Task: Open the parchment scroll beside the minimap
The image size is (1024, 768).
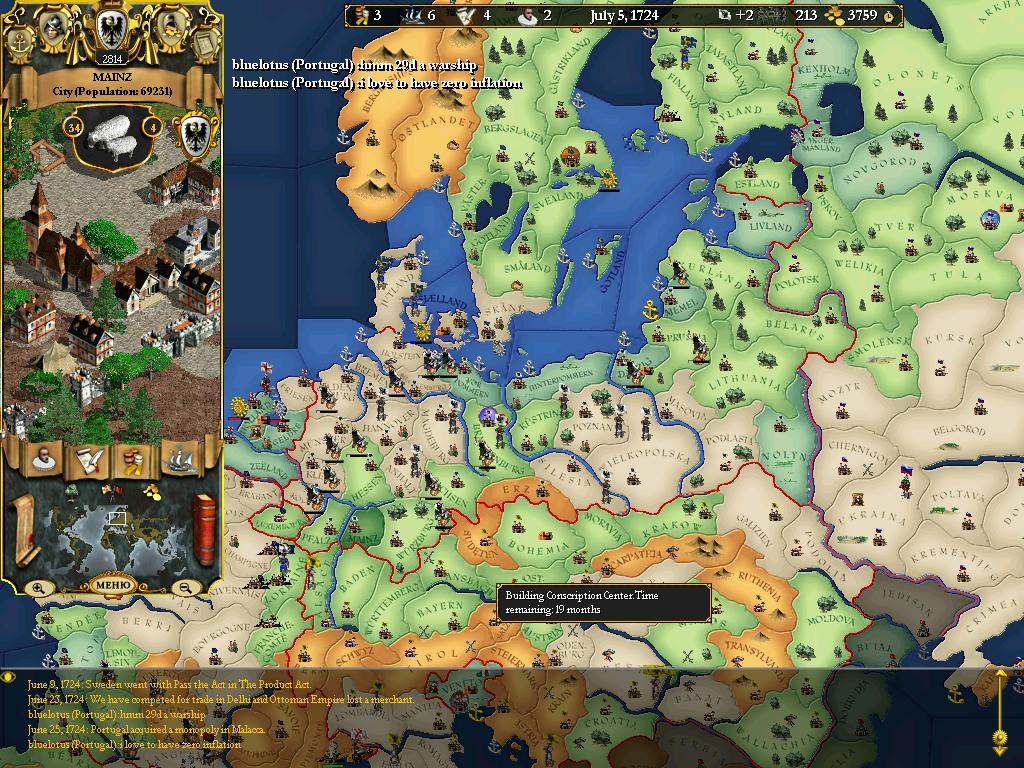Action: tap(22, 529)
